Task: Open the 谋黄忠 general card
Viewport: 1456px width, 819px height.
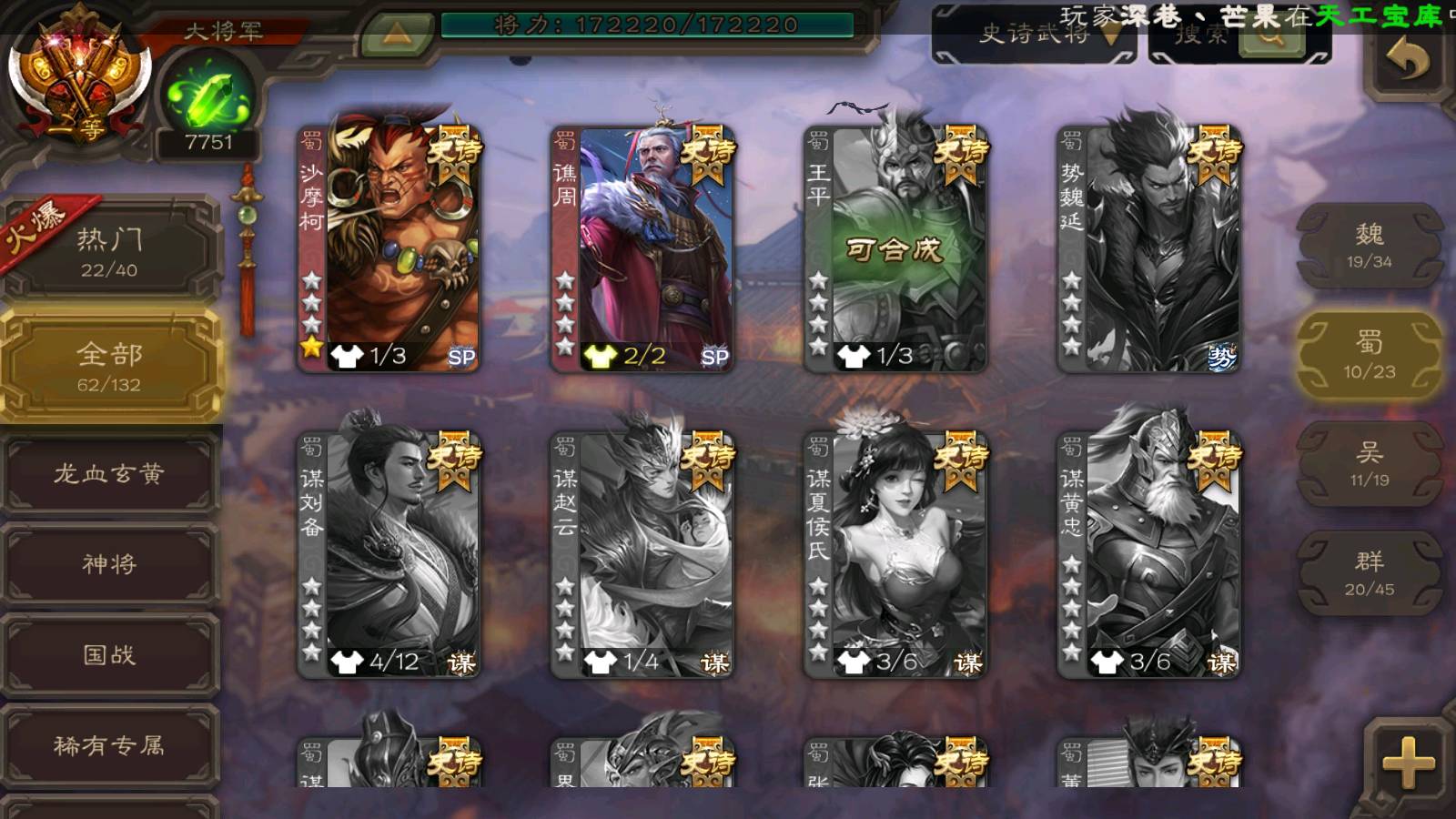Action: click(x=1148, y=553)
